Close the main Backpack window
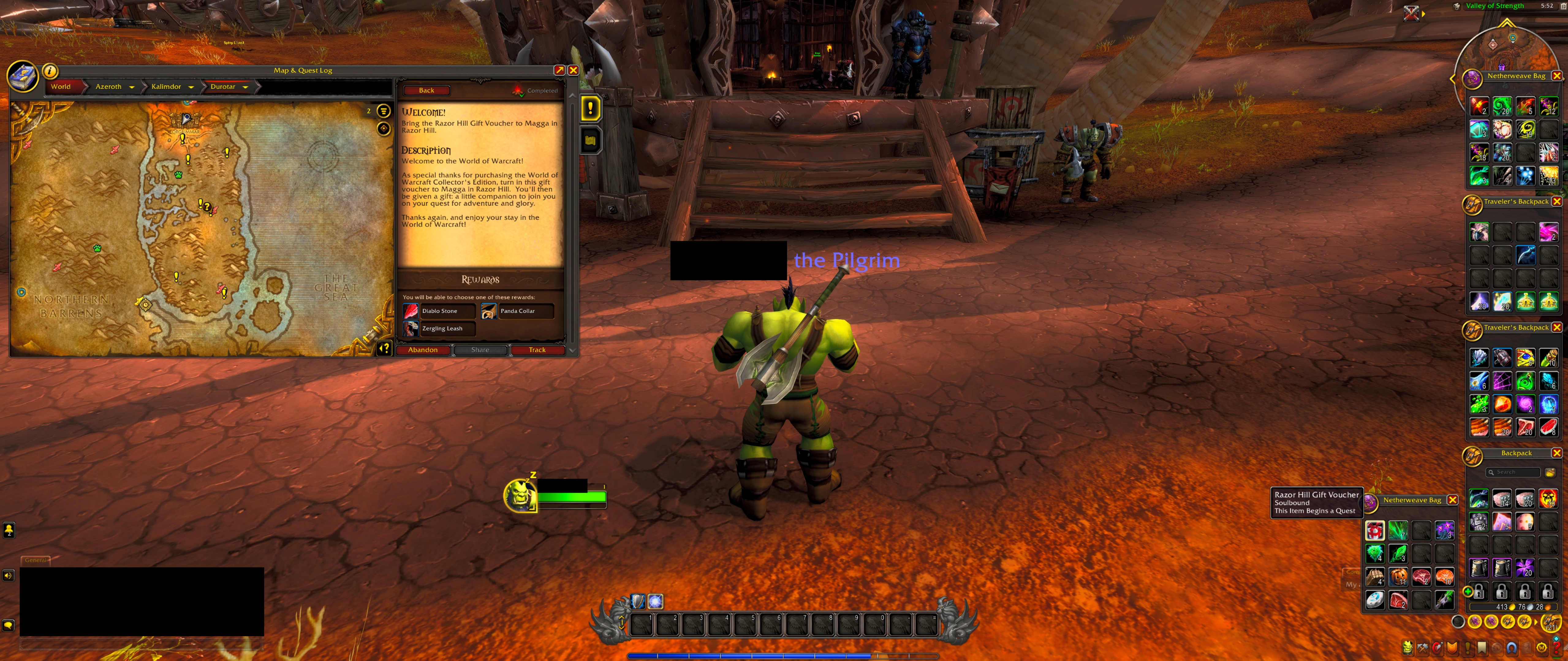This screenshot has height=661, width=1568. tap(1556, 453)
